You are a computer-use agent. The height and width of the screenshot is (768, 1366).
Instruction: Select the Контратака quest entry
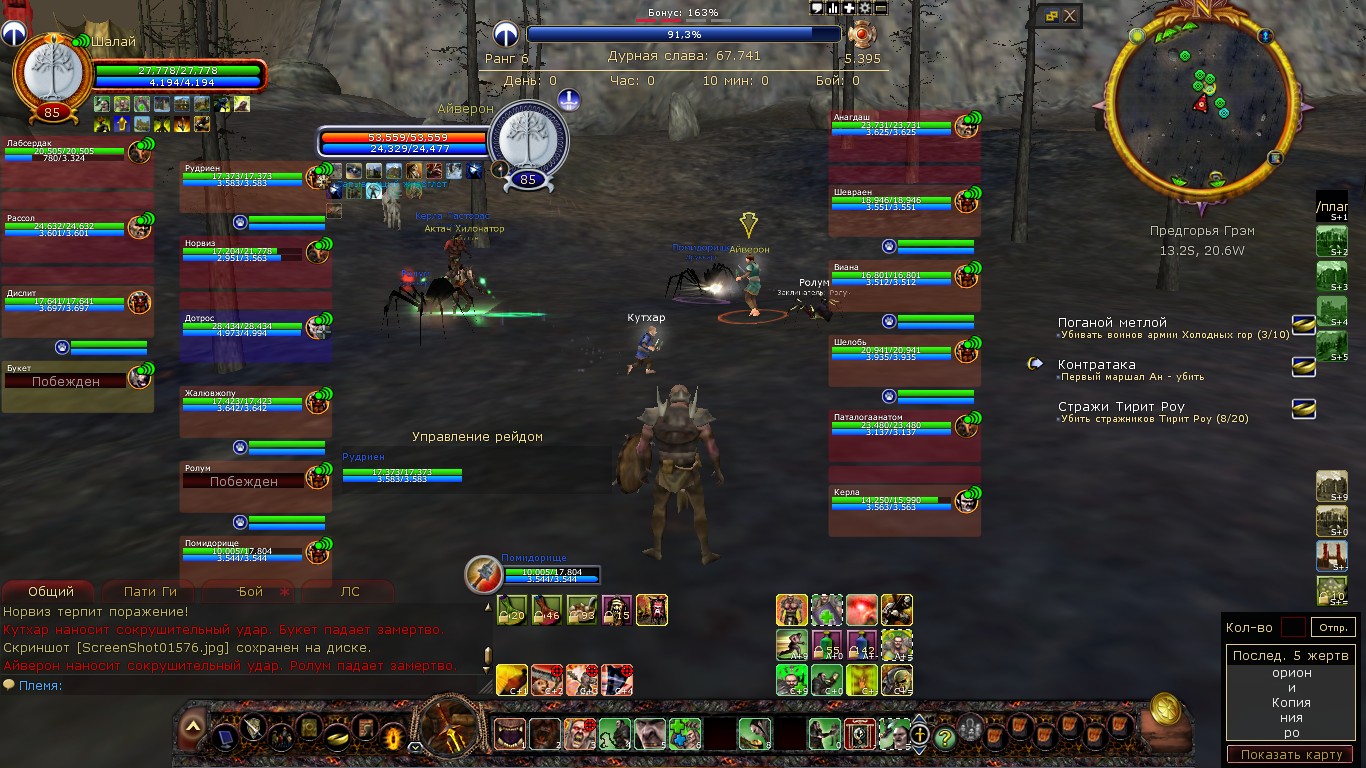pos(1097,365)
